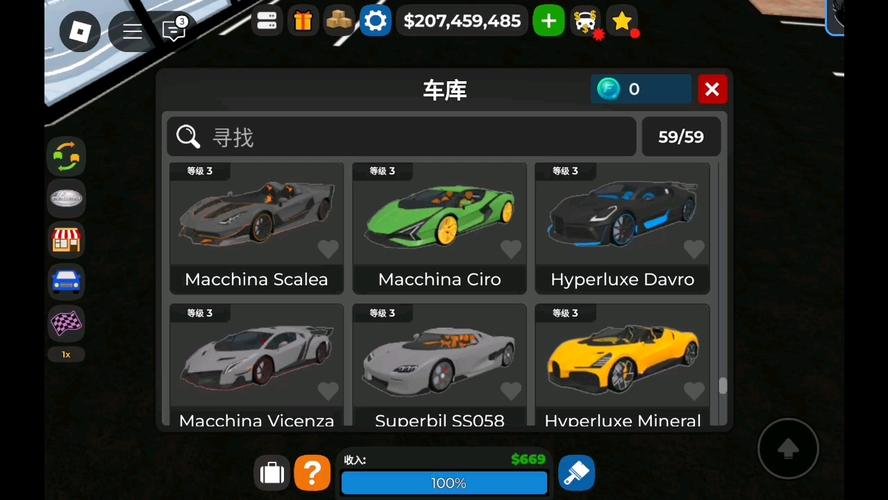Open the Roblox main menu
This screenshot has width=888, height=500.
(80, 31)
